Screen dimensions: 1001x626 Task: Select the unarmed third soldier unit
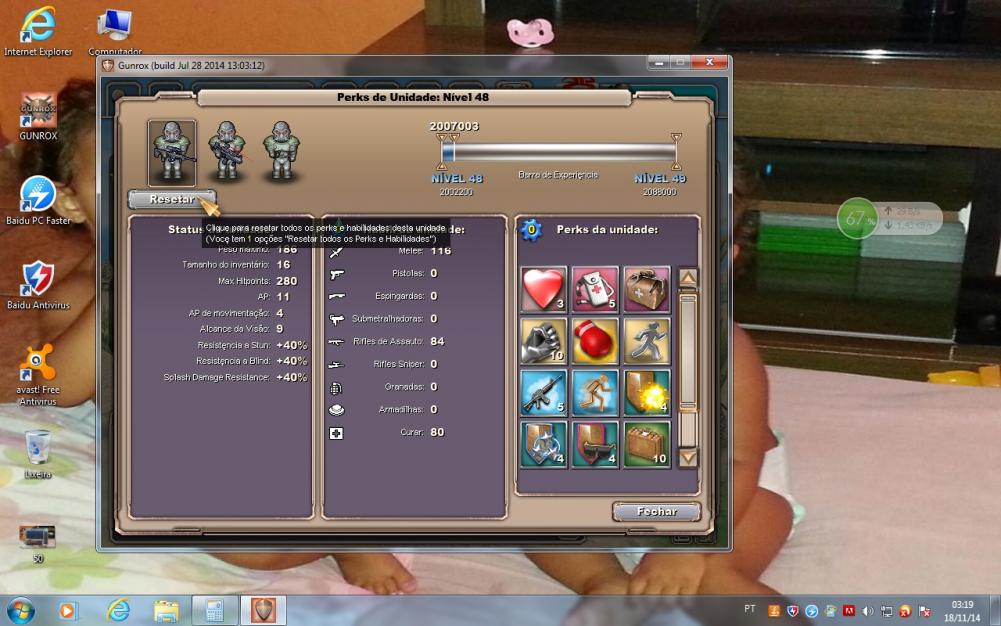point(282,153)
